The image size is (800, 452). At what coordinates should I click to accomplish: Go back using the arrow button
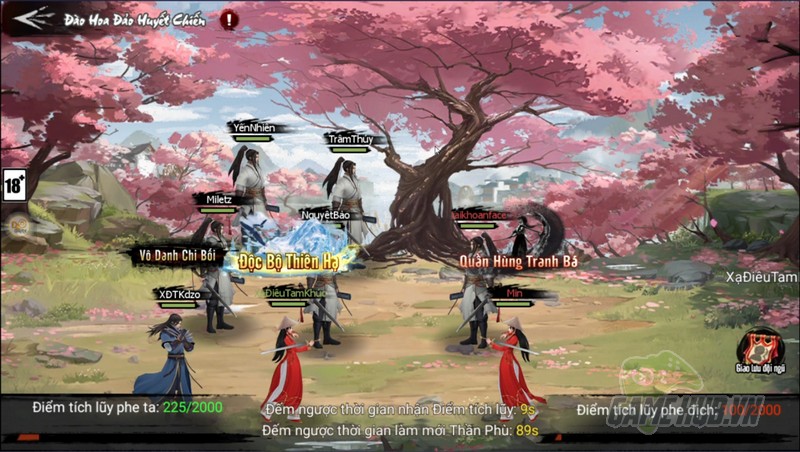pos(32,18)
